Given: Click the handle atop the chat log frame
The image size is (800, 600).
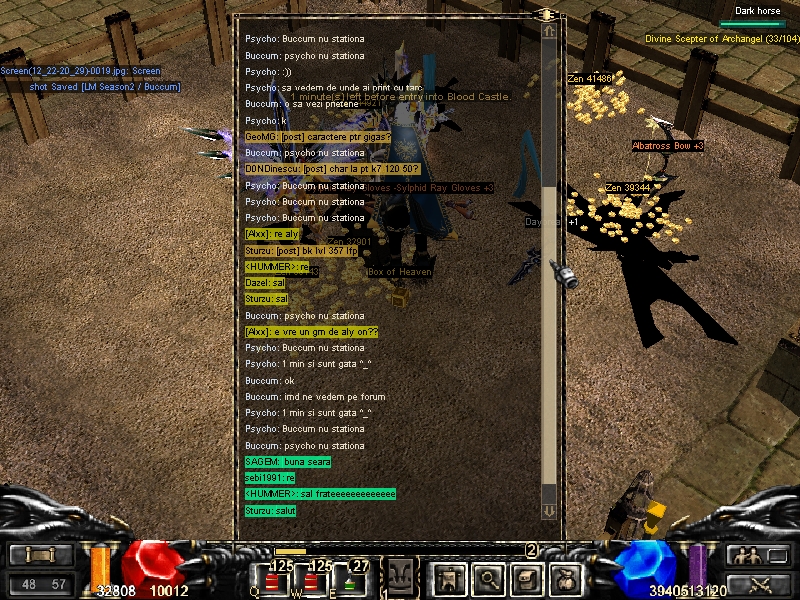Looking at the screenshot, I should point(547,14).
